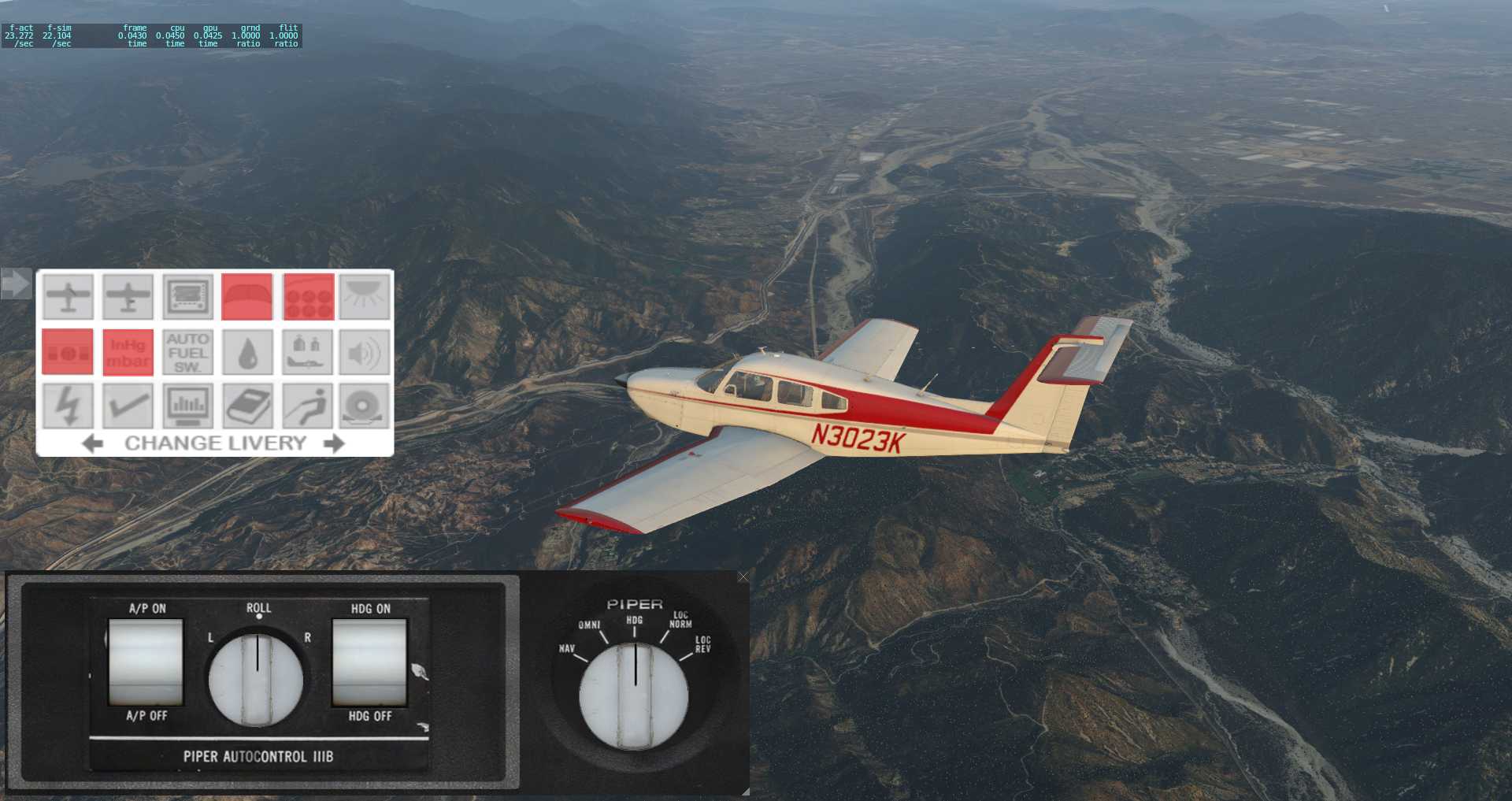
Task: Select the lightning bolt electrical icon
Action: tap(68, 406)
